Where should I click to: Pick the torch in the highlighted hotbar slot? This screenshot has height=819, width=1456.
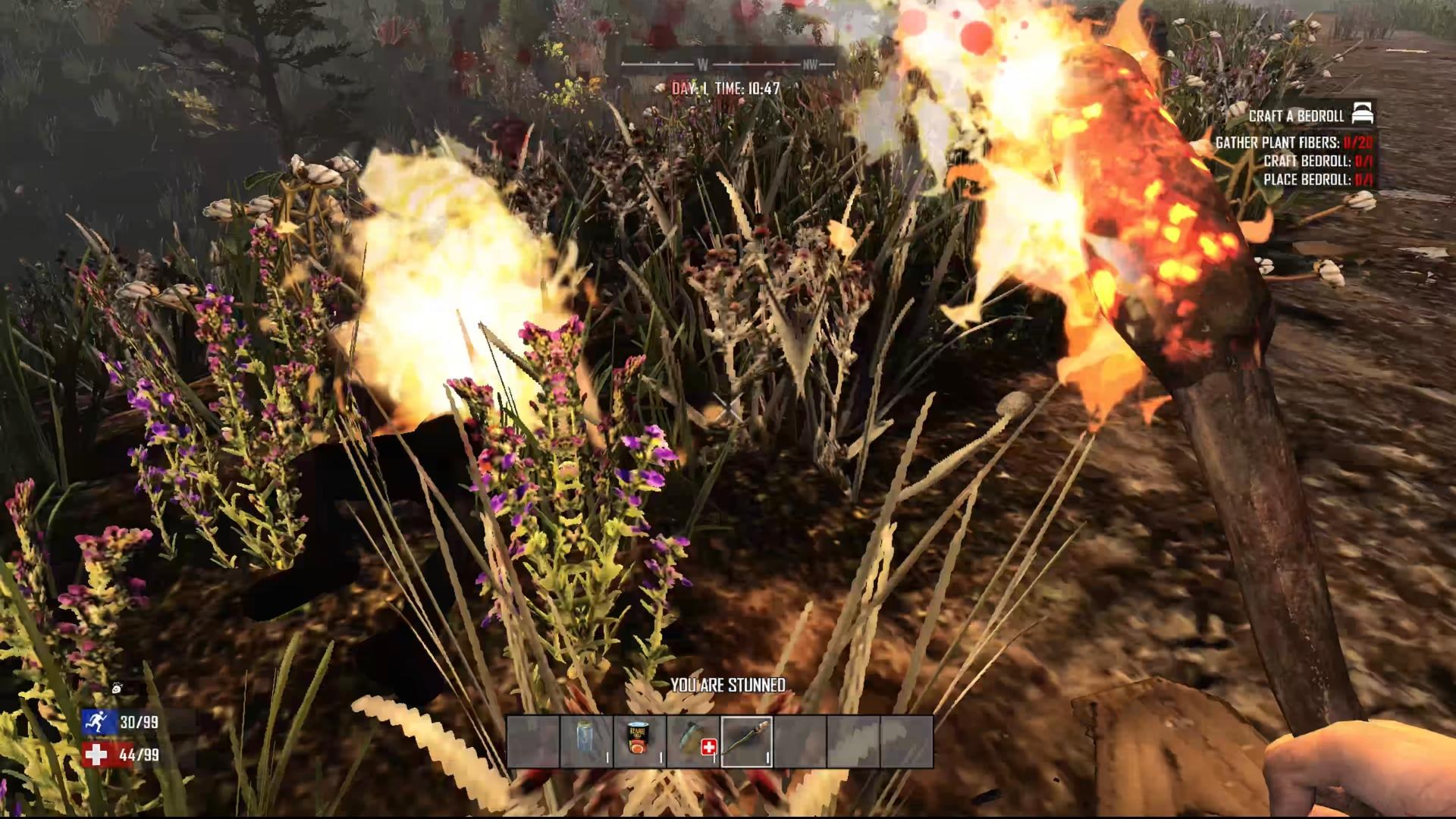[x=746, y=741]
